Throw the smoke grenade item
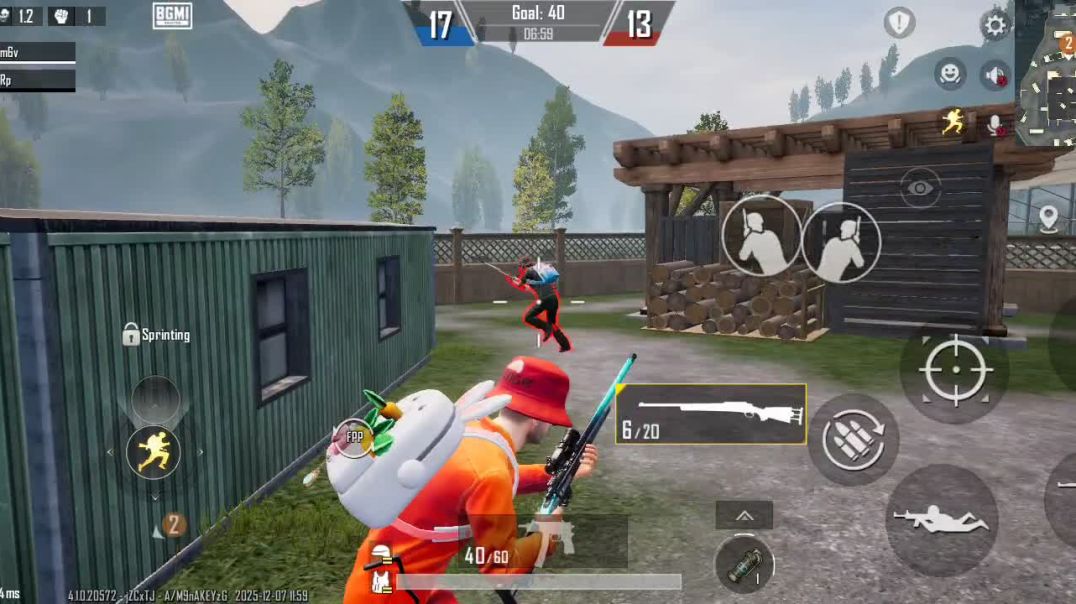Image resolution: width=1076 pixels, height=604 pixels. point(744,565)
